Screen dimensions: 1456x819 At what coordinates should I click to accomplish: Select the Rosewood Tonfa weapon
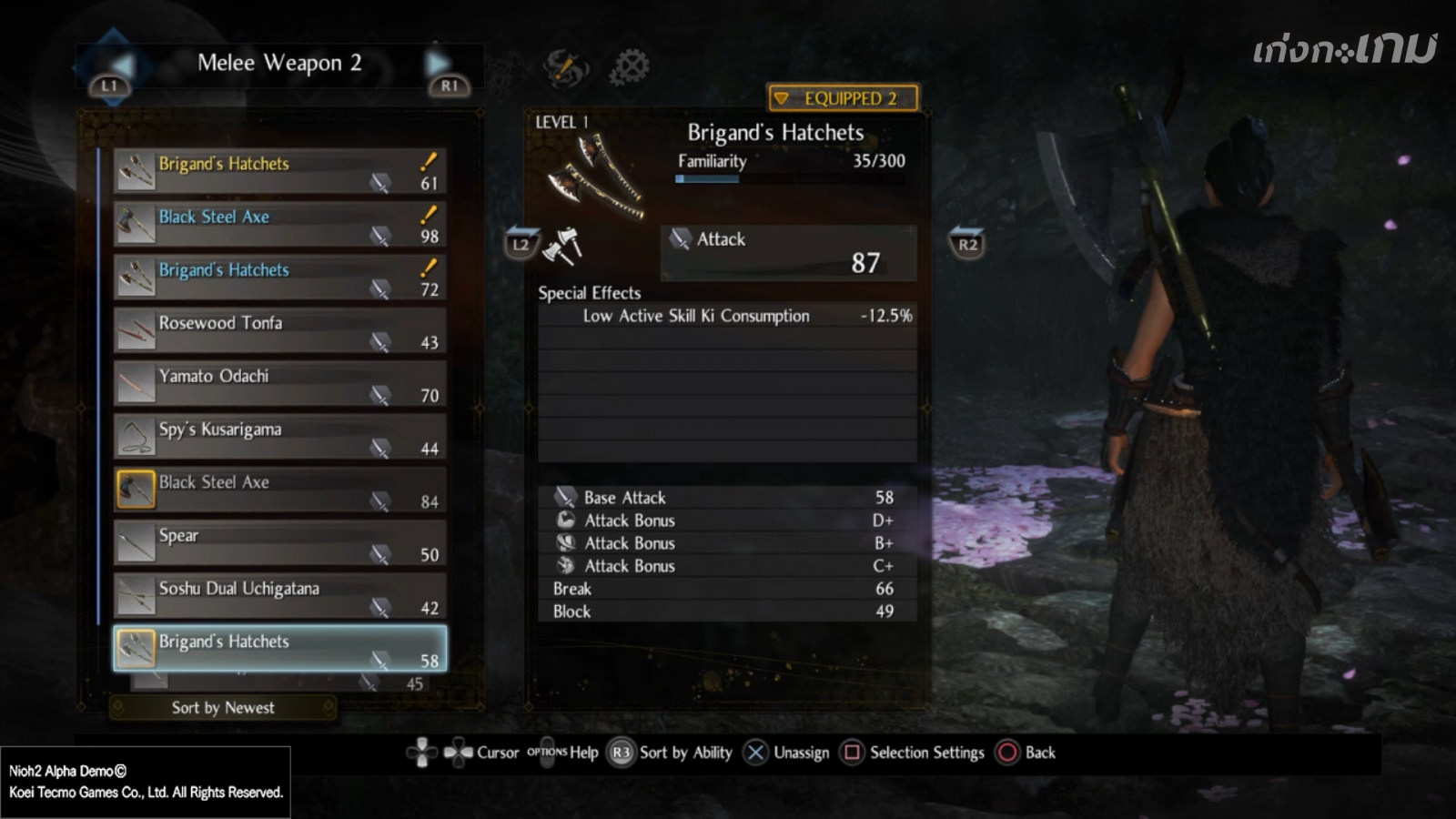[279, 330]
